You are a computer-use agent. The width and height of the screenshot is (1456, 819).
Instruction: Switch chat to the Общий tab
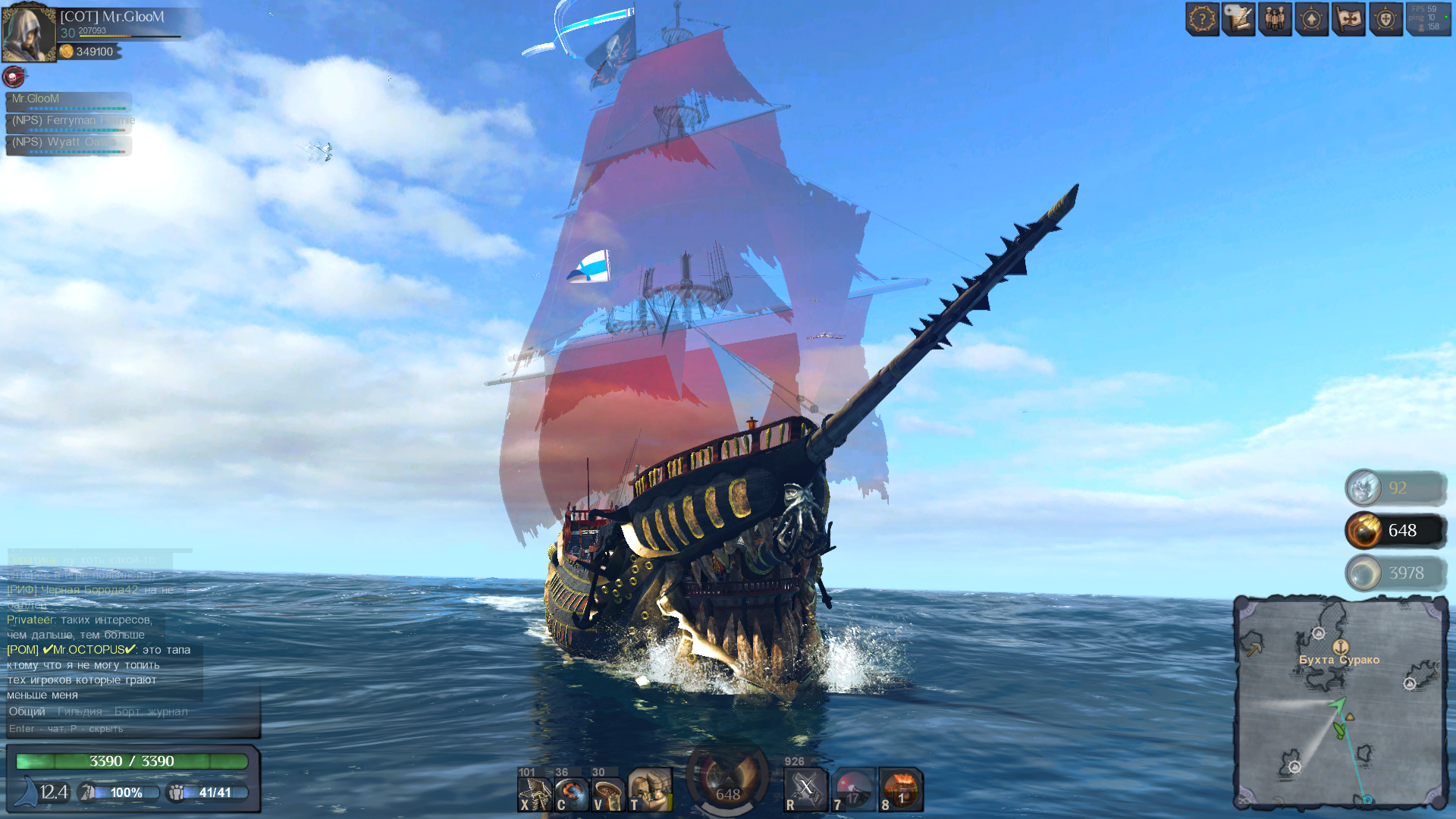pyautogui.click(x=27, y=711)
